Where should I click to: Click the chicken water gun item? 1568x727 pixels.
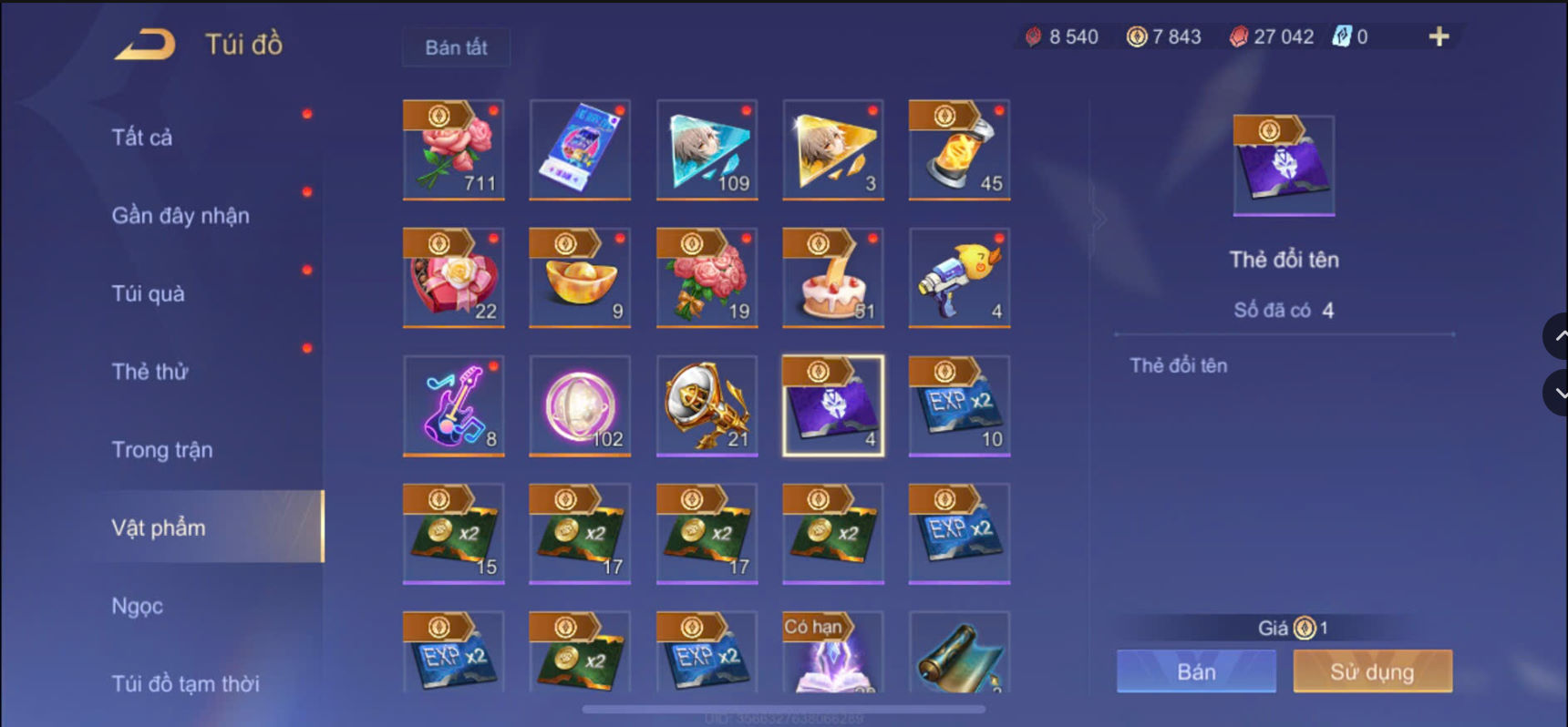pyautogui.click(x=959, y=278)
